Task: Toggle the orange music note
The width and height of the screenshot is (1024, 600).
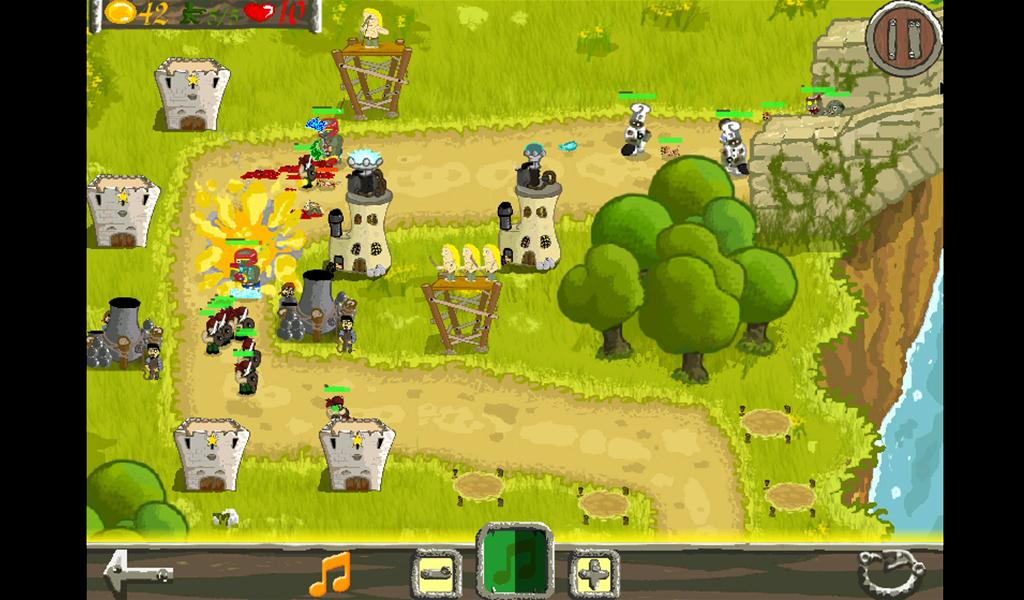Action: (x=331, y=573)
